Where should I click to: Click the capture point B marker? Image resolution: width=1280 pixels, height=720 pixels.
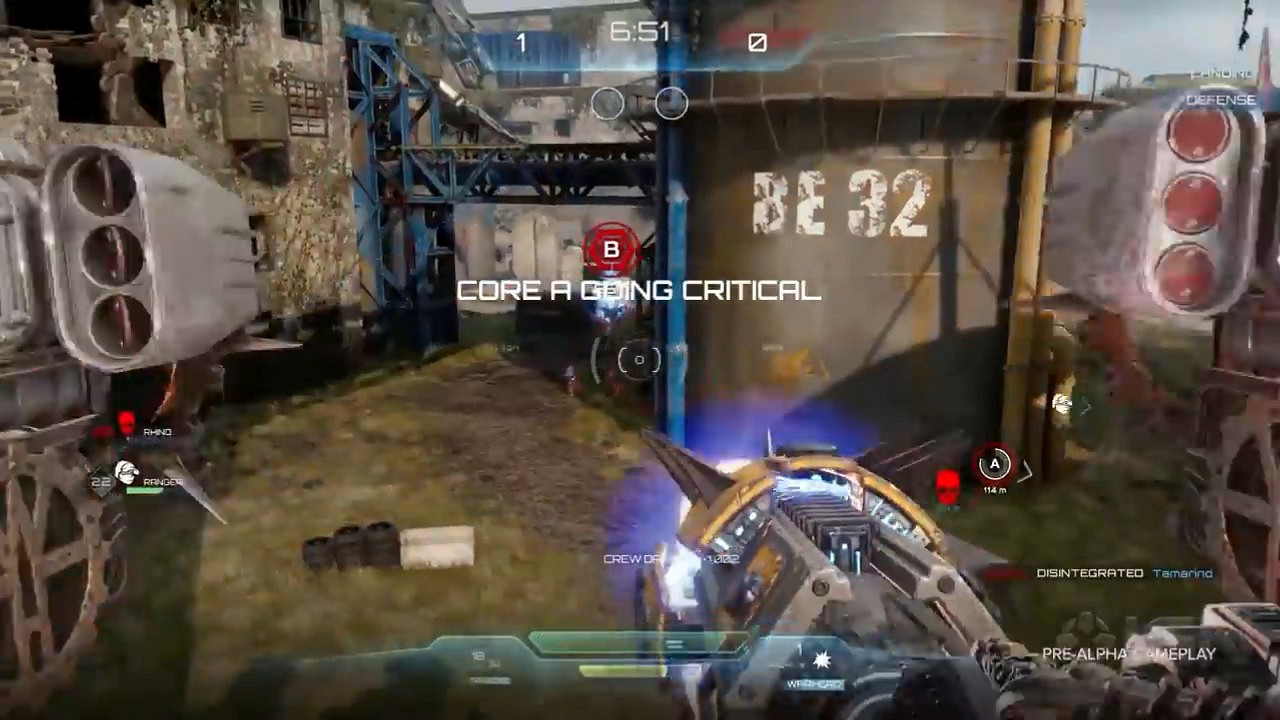pyautogui.click(x=611, y=249)
